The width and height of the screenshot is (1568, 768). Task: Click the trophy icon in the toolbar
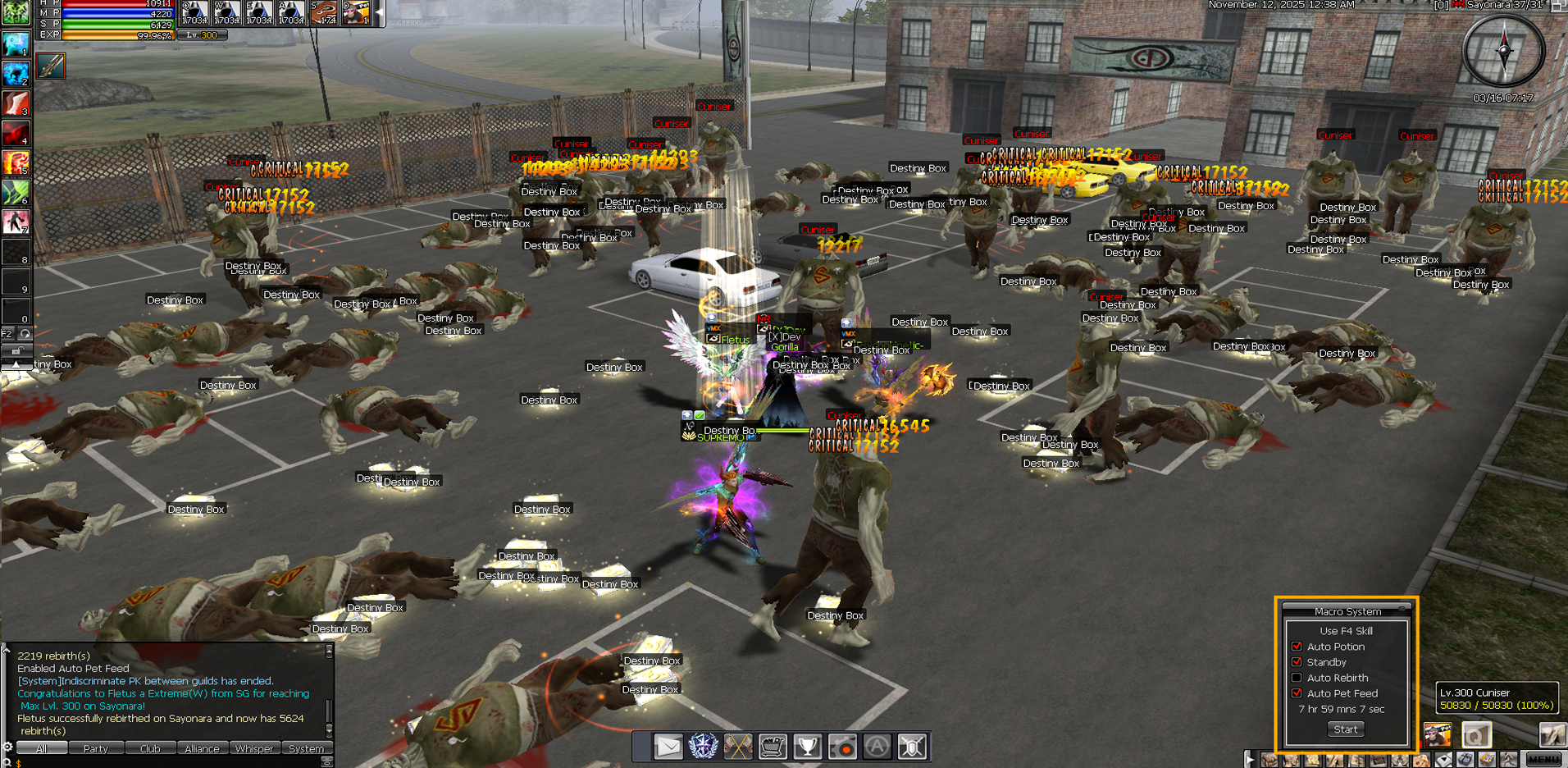(808, 747)
